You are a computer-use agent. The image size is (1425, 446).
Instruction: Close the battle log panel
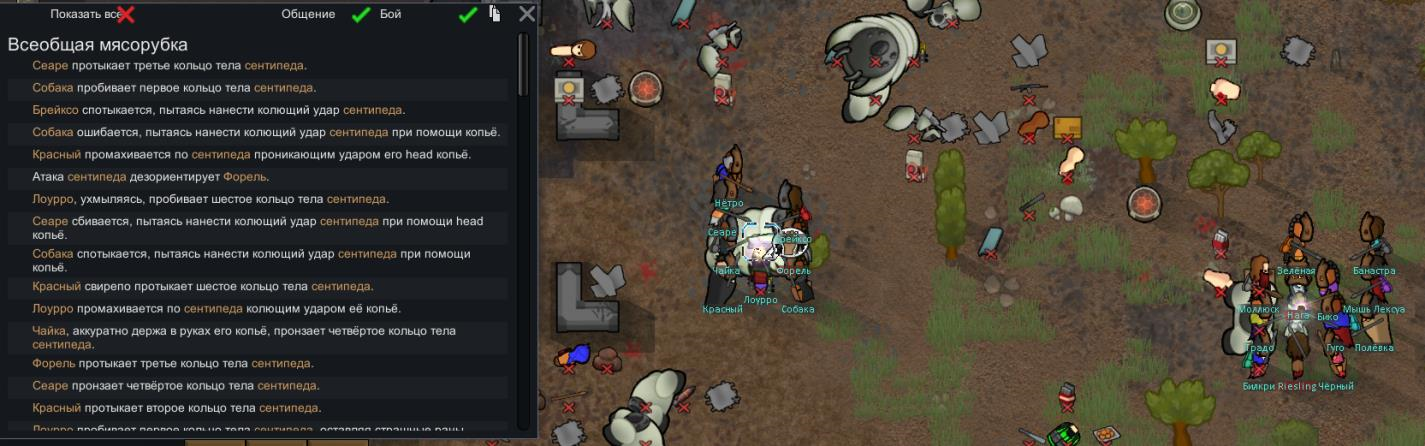pyautogui.click(x=527, y=13)
